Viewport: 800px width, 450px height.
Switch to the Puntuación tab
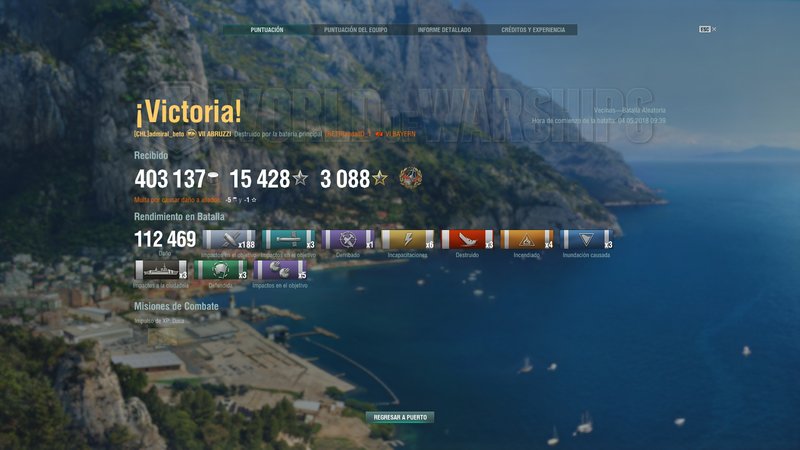[267, 30]
